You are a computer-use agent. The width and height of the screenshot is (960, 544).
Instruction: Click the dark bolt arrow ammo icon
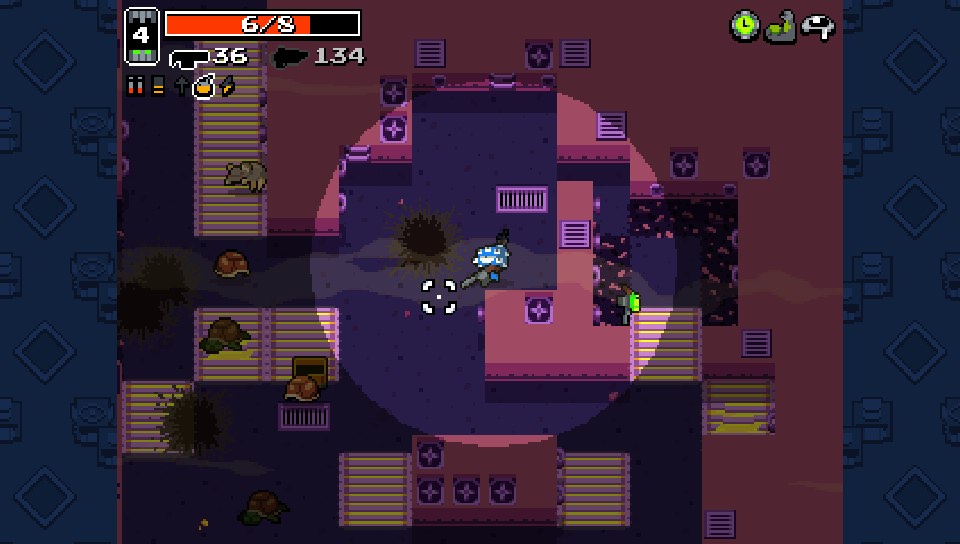pyautogui.click(x=181, y=86)
